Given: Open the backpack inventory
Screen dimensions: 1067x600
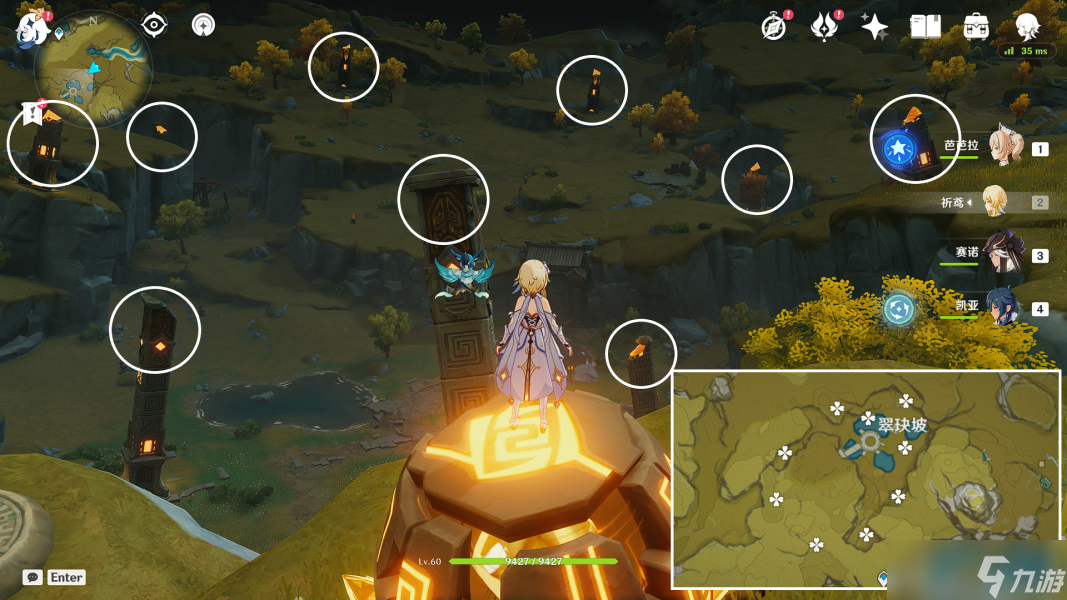Looking at the screenshot, I should 976,27.
